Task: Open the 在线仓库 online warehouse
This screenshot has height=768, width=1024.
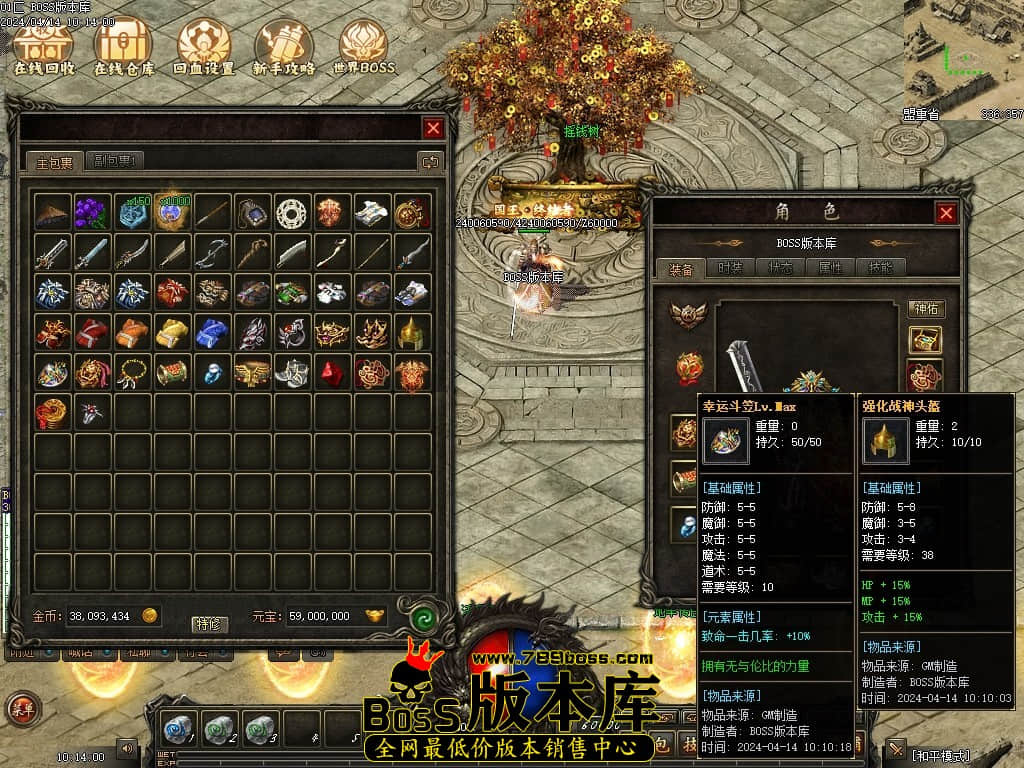Action: (x=123, y=46)
